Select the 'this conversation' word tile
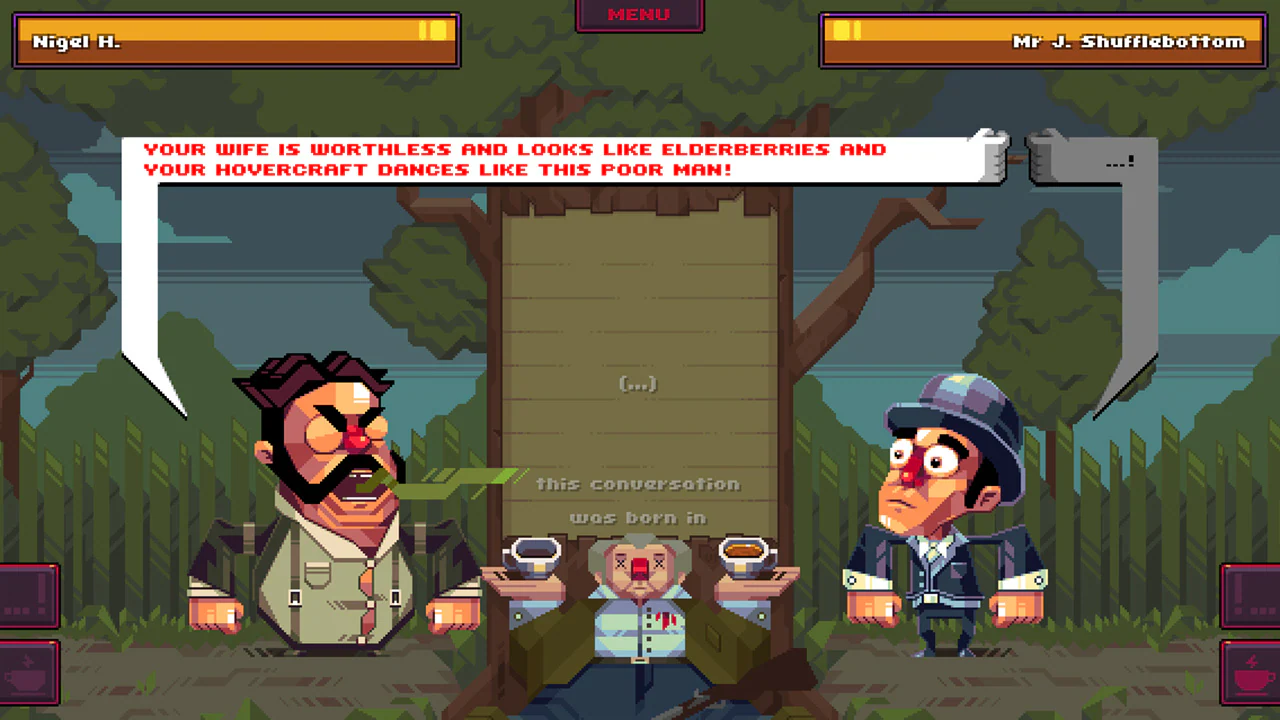 coord(638,484)
